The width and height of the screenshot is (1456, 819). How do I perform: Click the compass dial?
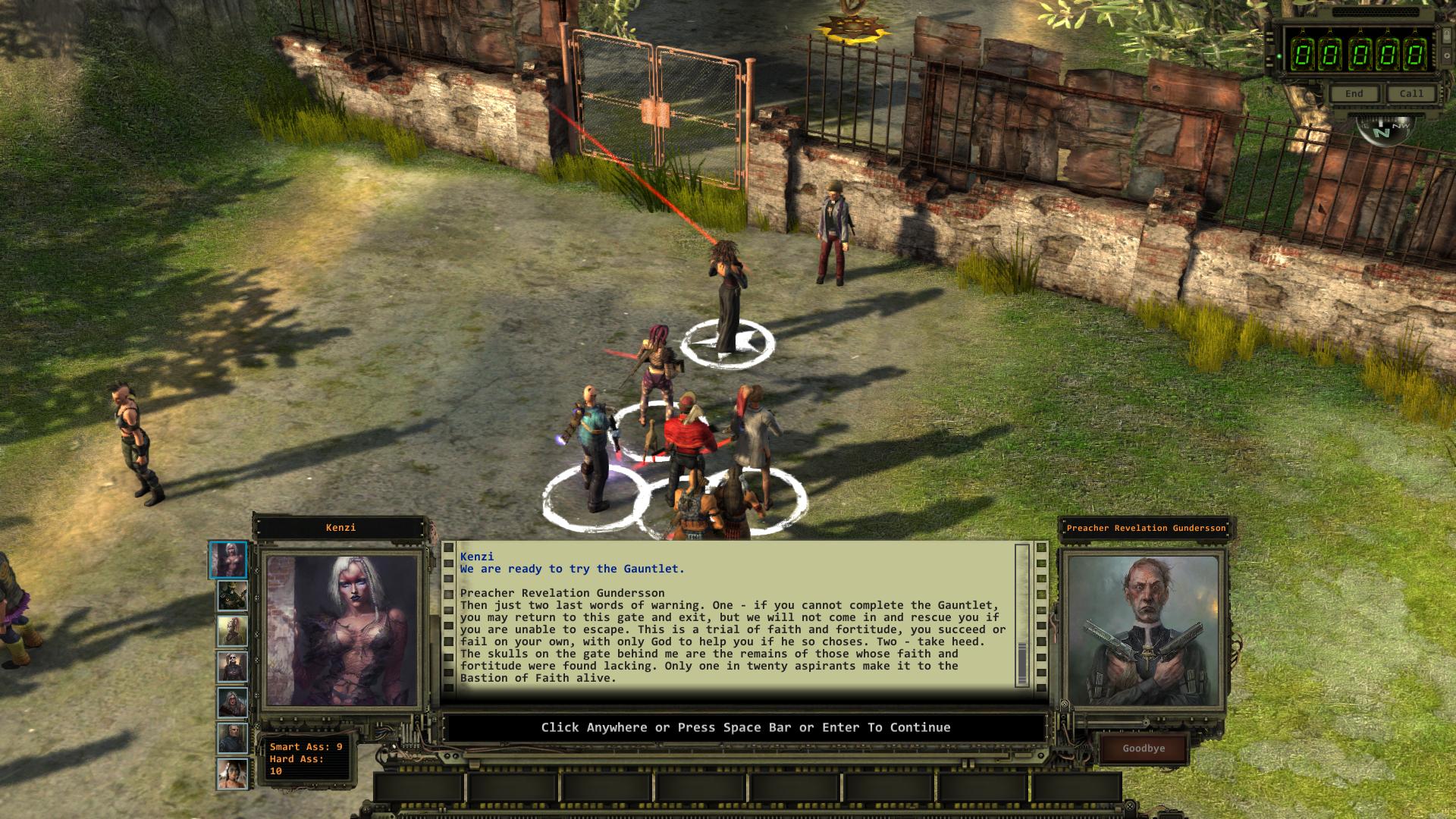(x=1383, y=130)
